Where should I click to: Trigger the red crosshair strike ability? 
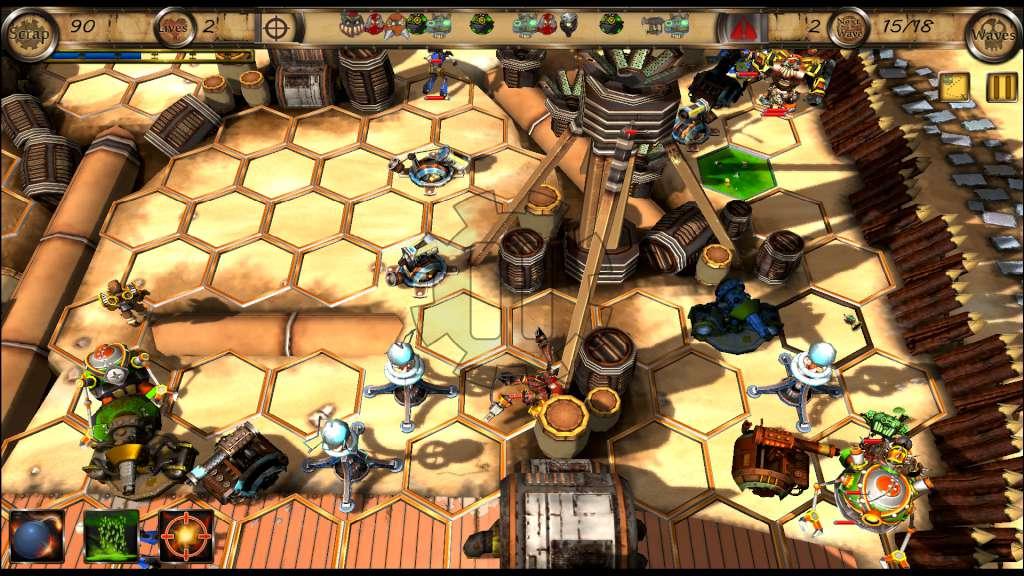tap(186, 535)
